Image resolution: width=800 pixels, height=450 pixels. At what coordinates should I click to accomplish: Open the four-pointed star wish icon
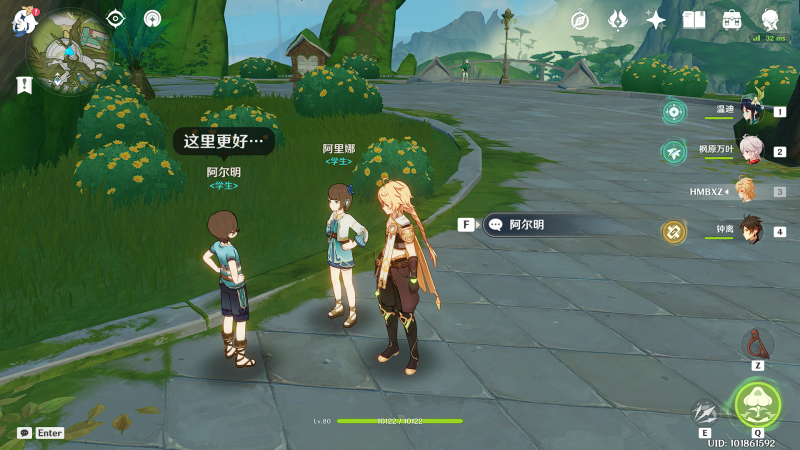tap(656, 20)
